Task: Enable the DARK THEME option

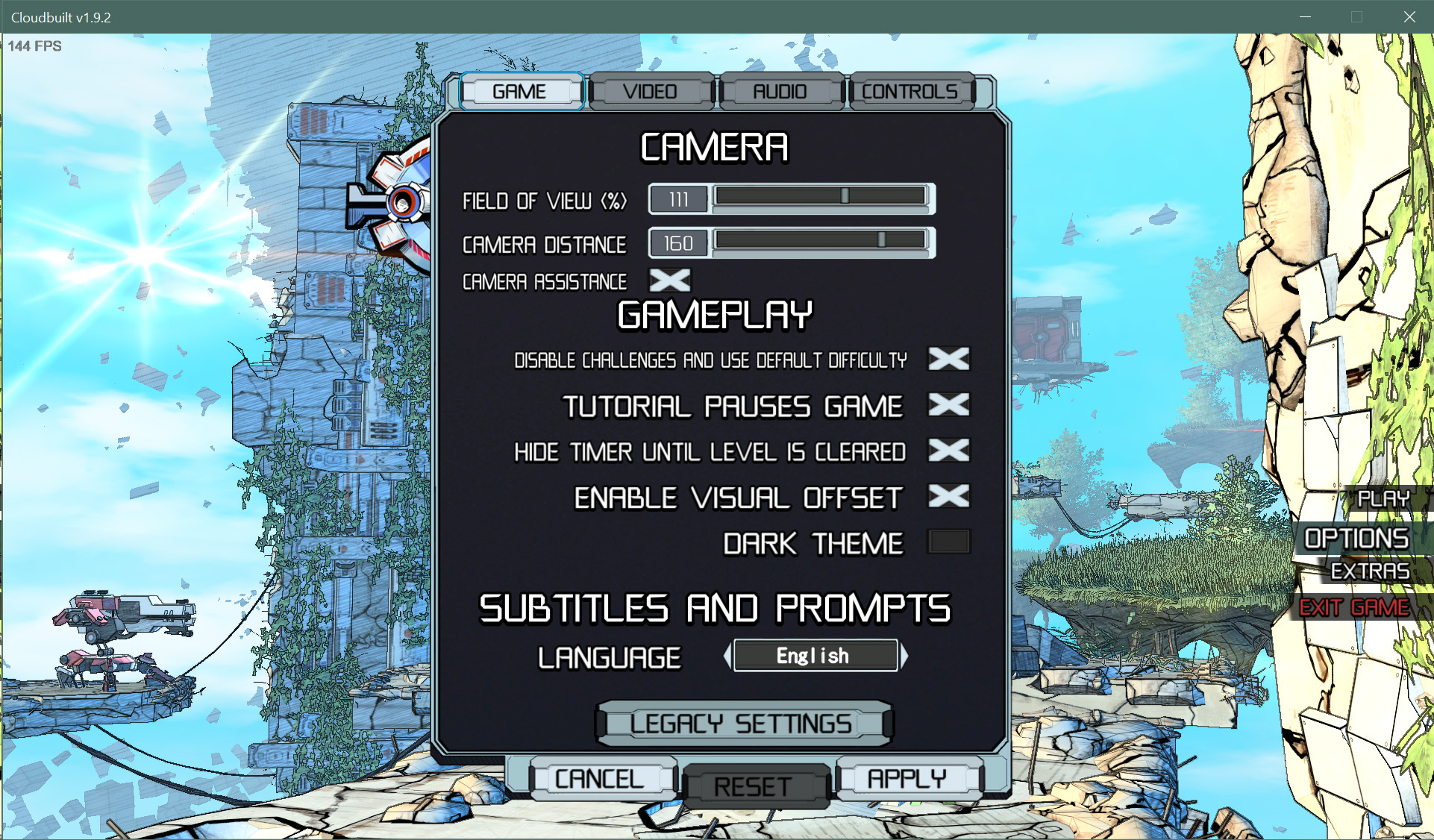Action: [x=948, y=542]
